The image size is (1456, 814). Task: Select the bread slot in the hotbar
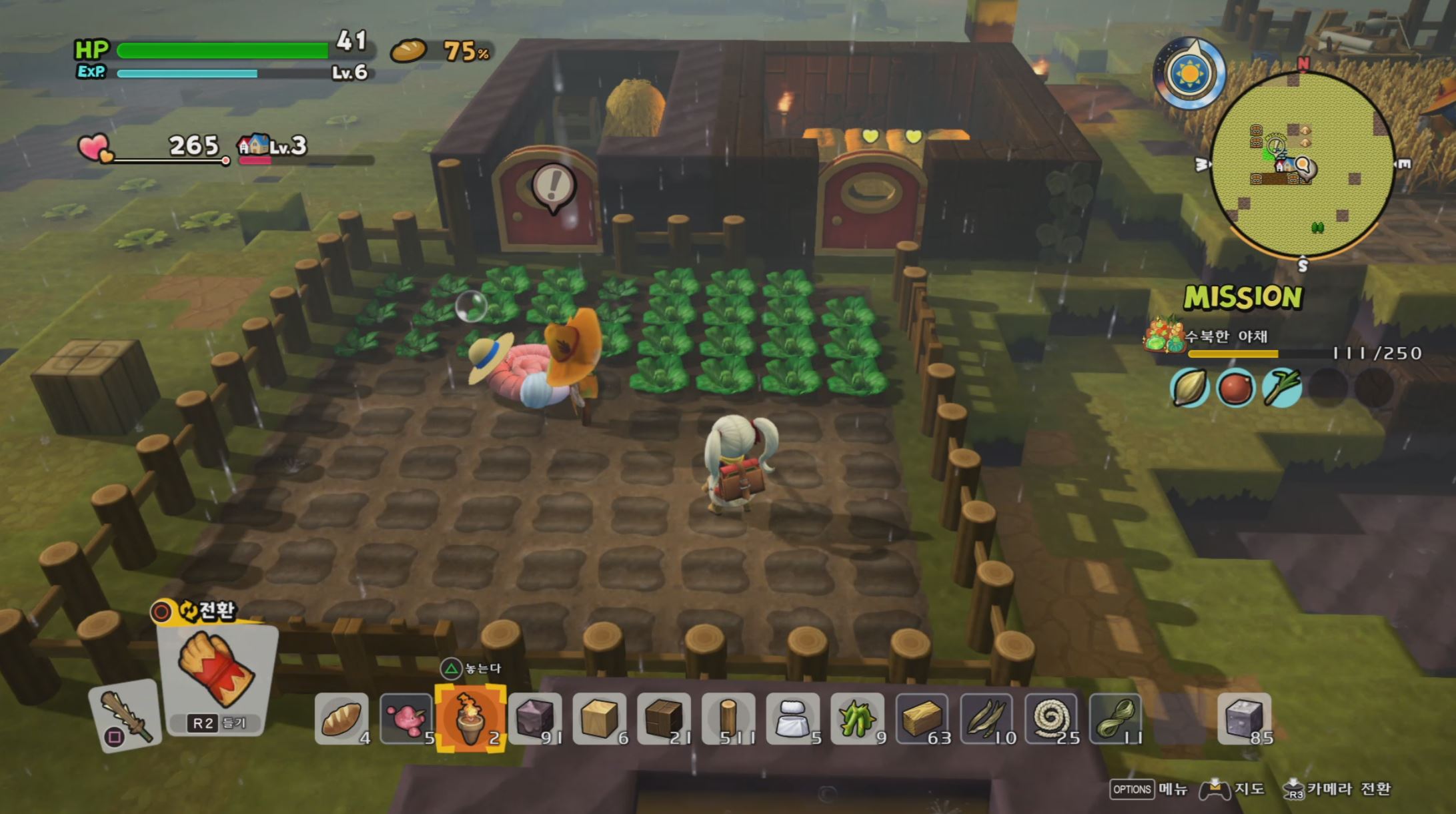click(341, 719)
